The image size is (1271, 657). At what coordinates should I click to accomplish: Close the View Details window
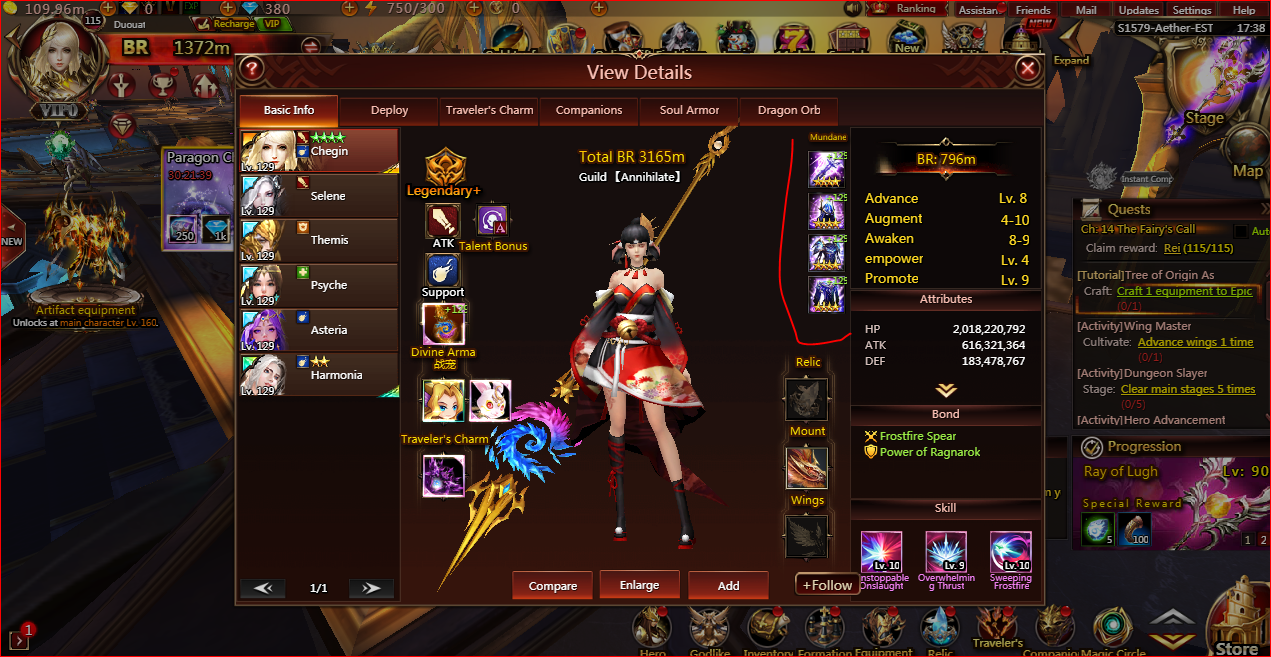(1027, 69)
